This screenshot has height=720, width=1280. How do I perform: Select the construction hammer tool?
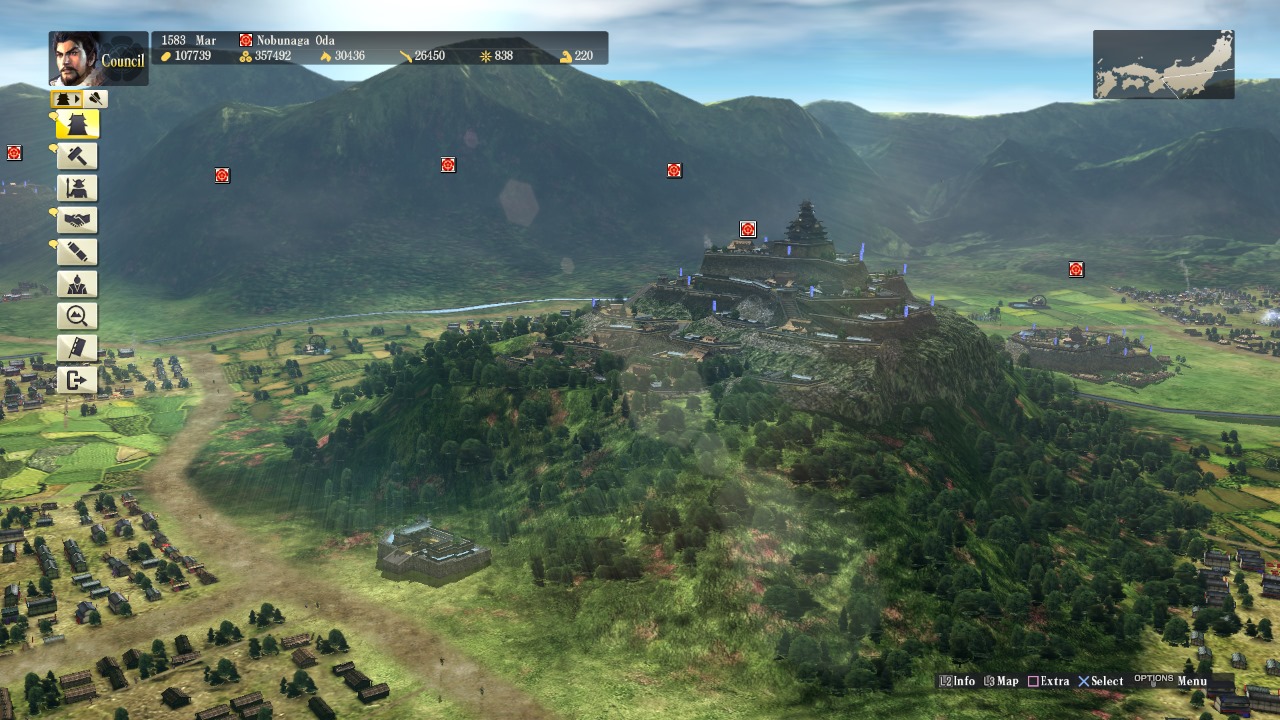pyautogui.click(x=77, y=156)
